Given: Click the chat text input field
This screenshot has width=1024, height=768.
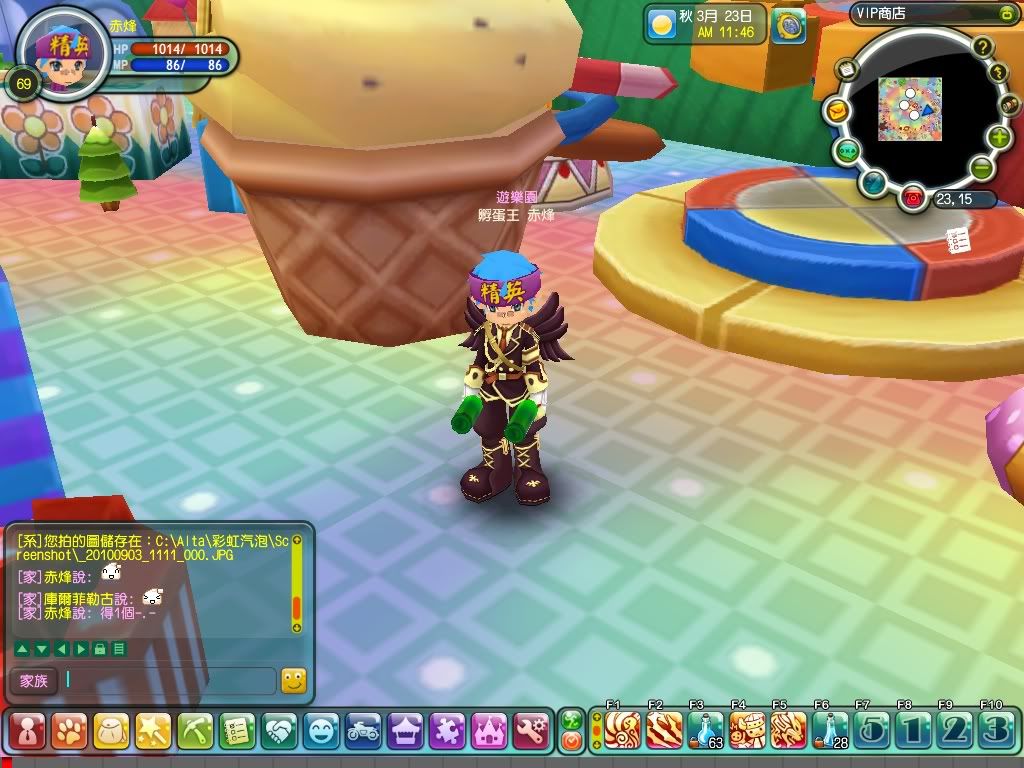Looking at the screenshot, I should 168,681.
